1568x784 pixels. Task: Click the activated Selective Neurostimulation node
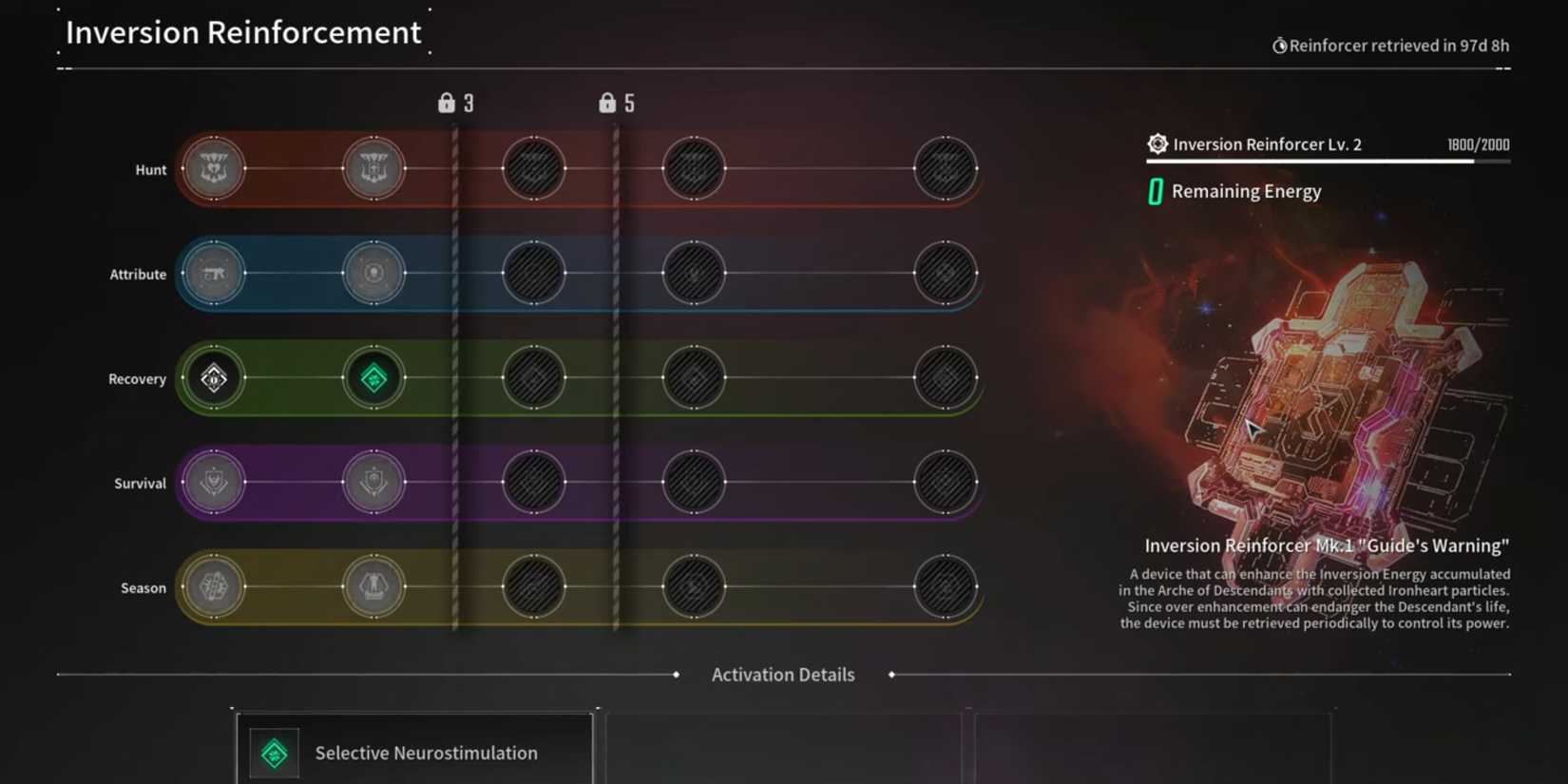coord(373,377)
